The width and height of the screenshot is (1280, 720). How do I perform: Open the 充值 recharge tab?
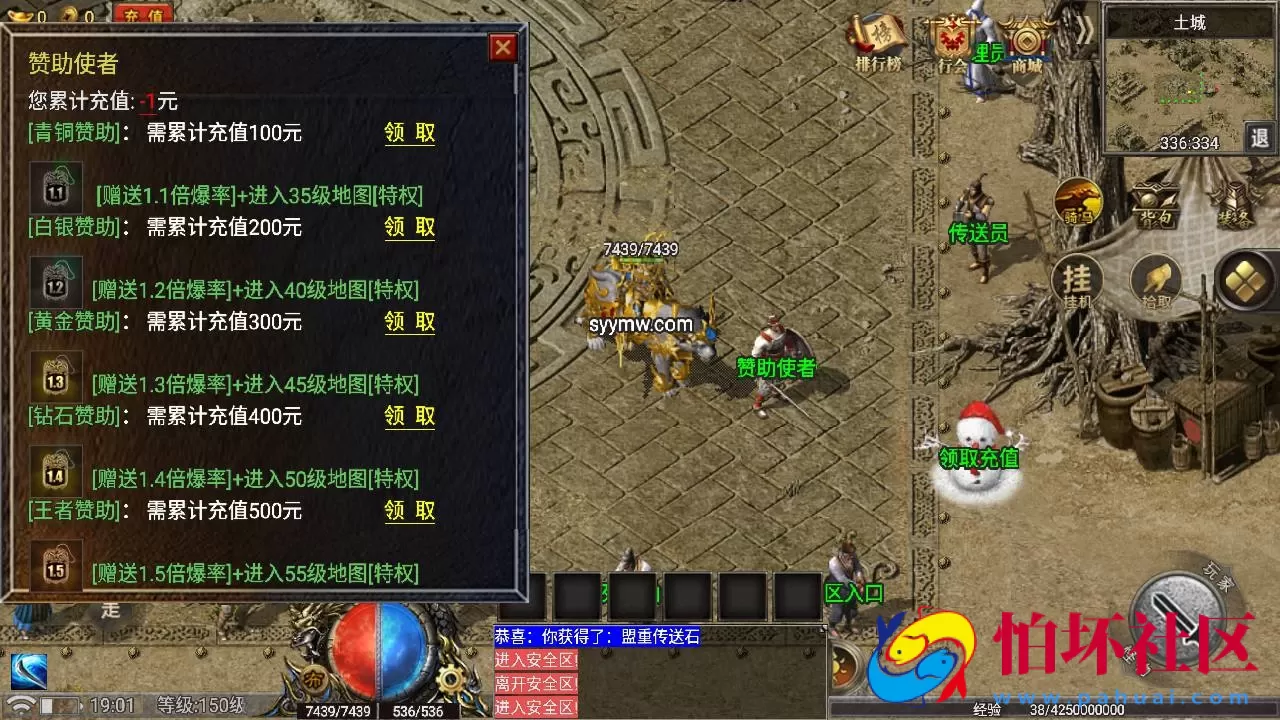pyautogui.click(x=142, y=14)
